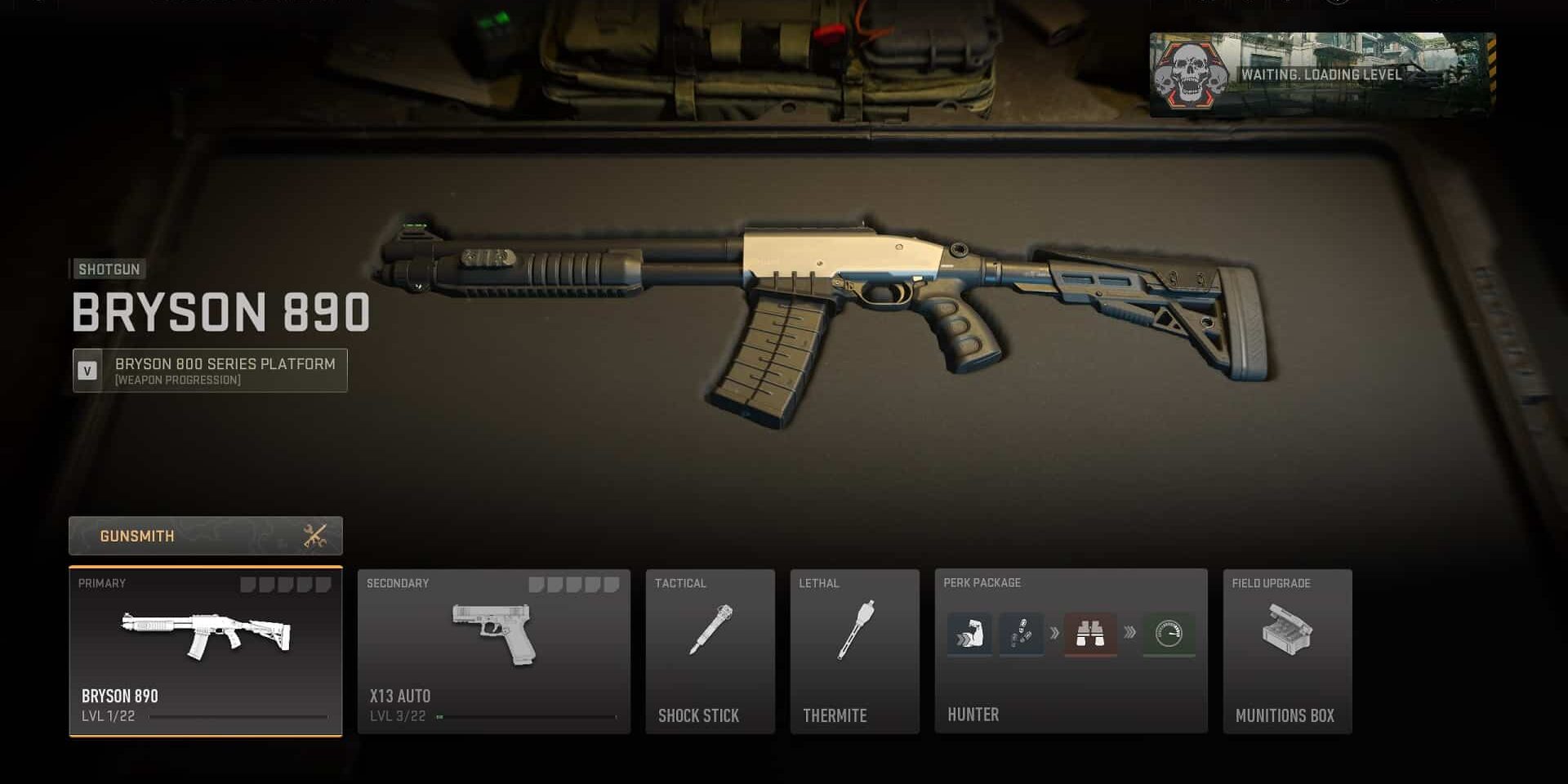The height and width of the screenshot is (784, 1568).
Task: Select the Bryson 890 primary weapon slot
Action: pyautogui.click(x=205, y=652)
